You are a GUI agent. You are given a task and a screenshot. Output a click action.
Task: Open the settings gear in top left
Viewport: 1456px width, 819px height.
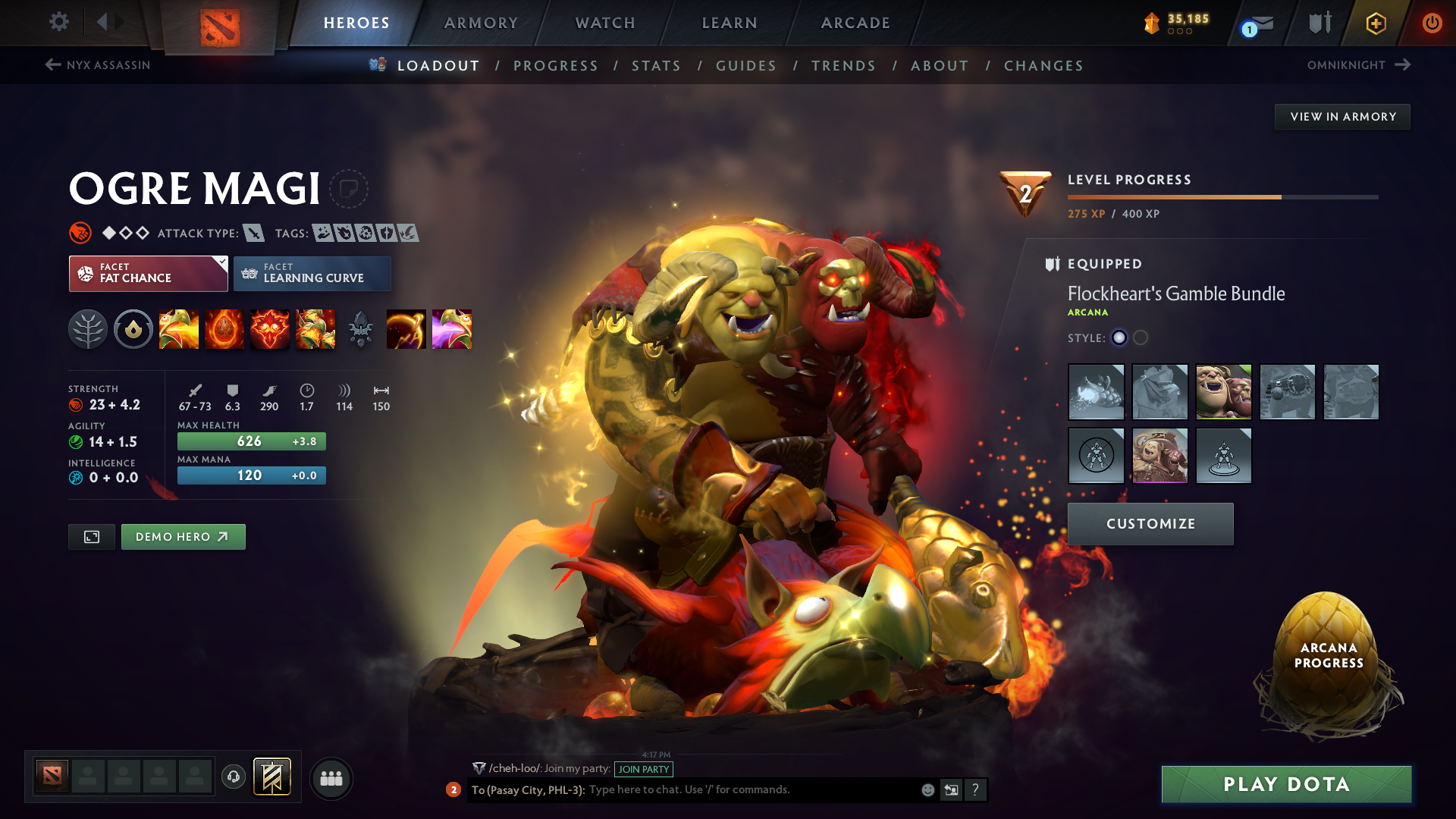pos(59,22)
